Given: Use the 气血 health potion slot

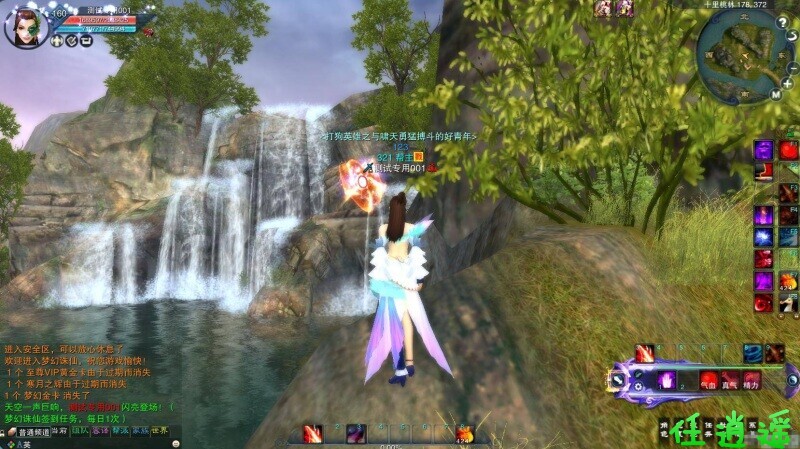Looking at the screenshot, I should pos(708,380).
